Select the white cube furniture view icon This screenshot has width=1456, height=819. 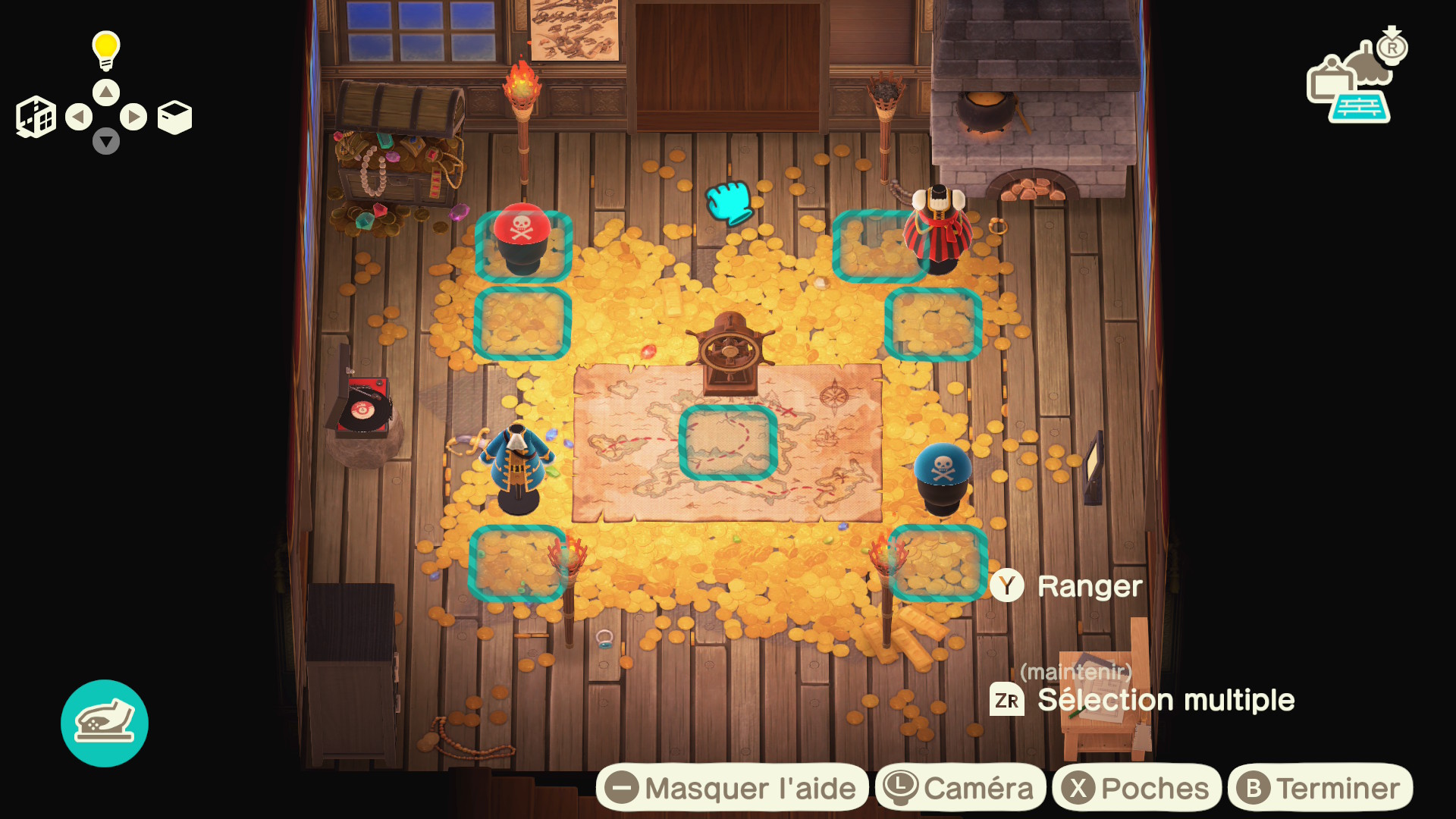point(174,117)
